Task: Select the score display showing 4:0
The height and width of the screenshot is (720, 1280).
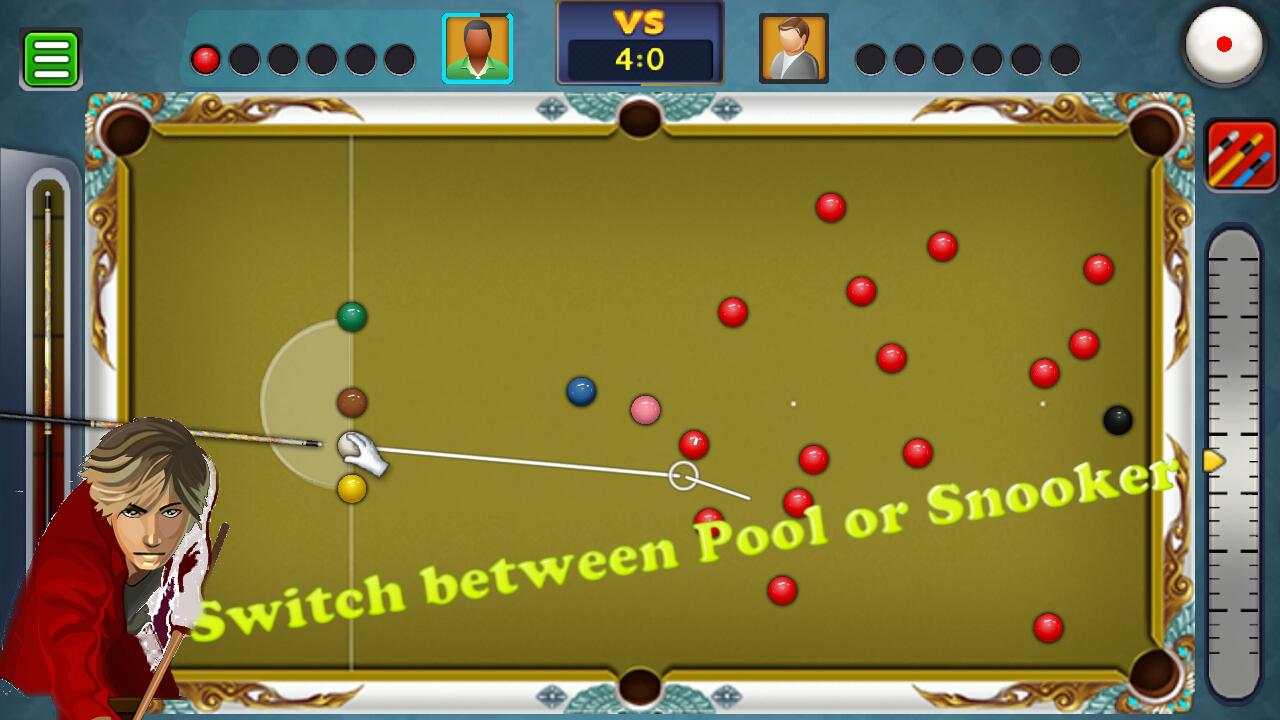Action: click(x=640, y=56)
